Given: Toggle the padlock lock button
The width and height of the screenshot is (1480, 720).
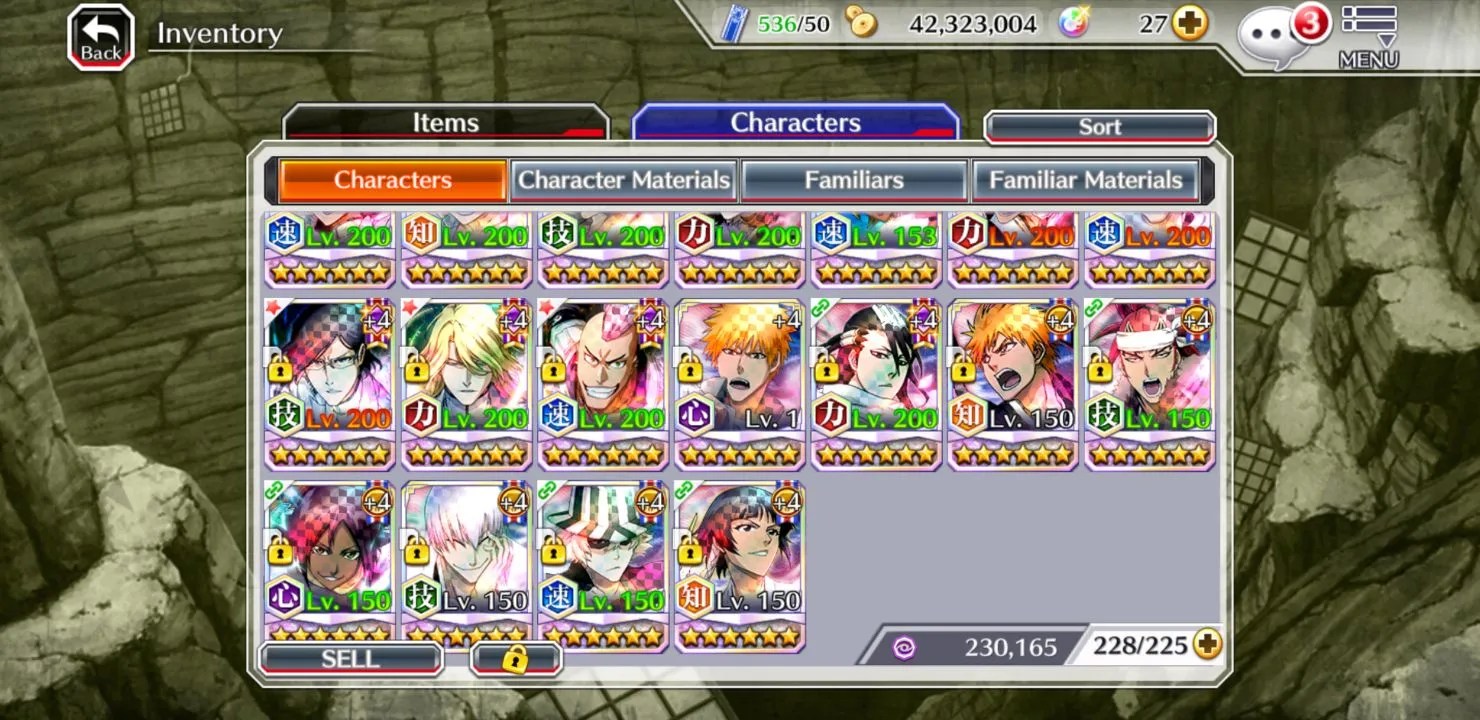Looking at the screenshot, I should [516, 659].
